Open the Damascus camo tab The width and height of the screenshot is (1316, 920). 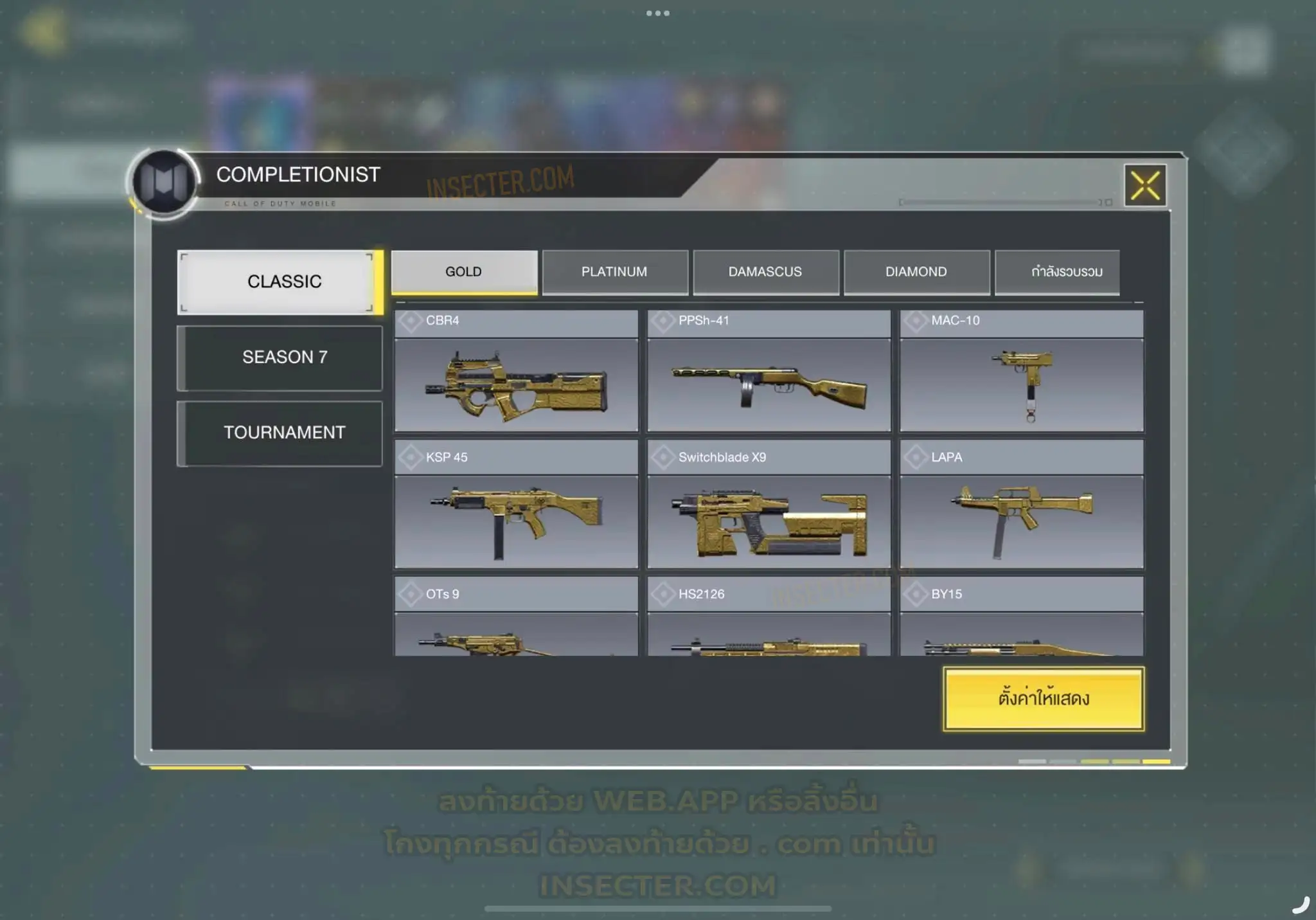[x=765, y=272]
